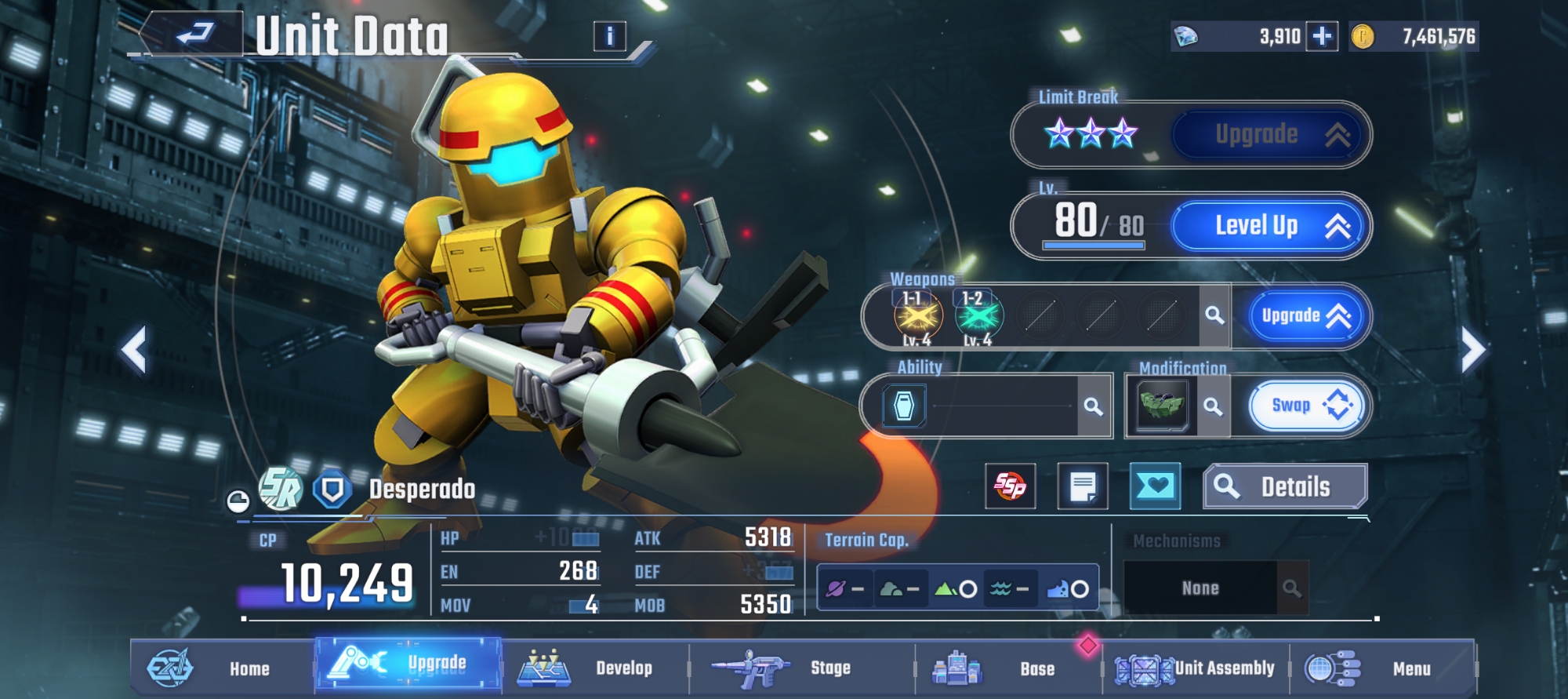Open the SSP icon button
The height and width of the screenshot is (699, 1568).
coord(1010,486)
